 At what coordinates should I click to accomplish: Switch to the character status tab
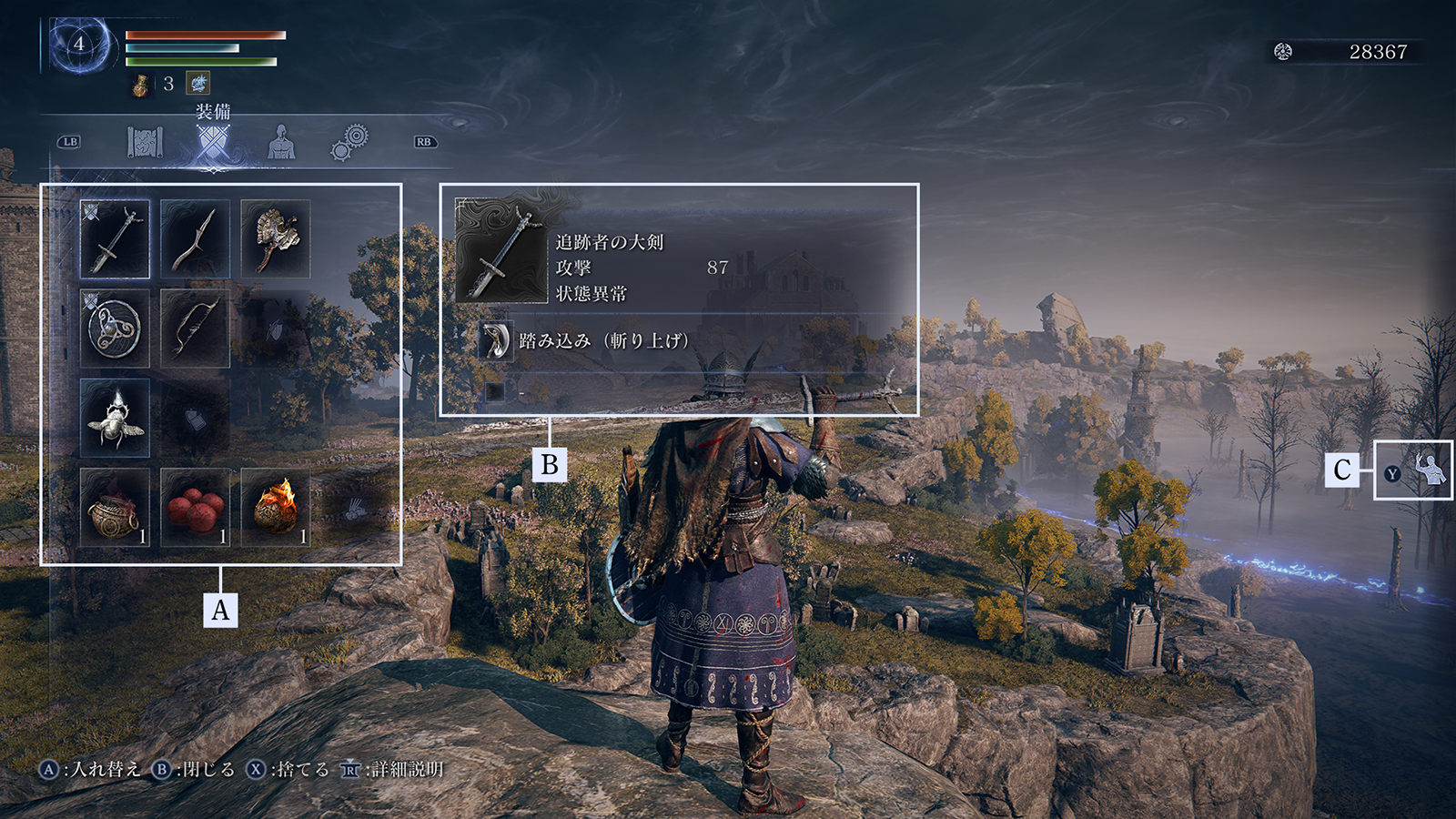[x=281, y=142]
